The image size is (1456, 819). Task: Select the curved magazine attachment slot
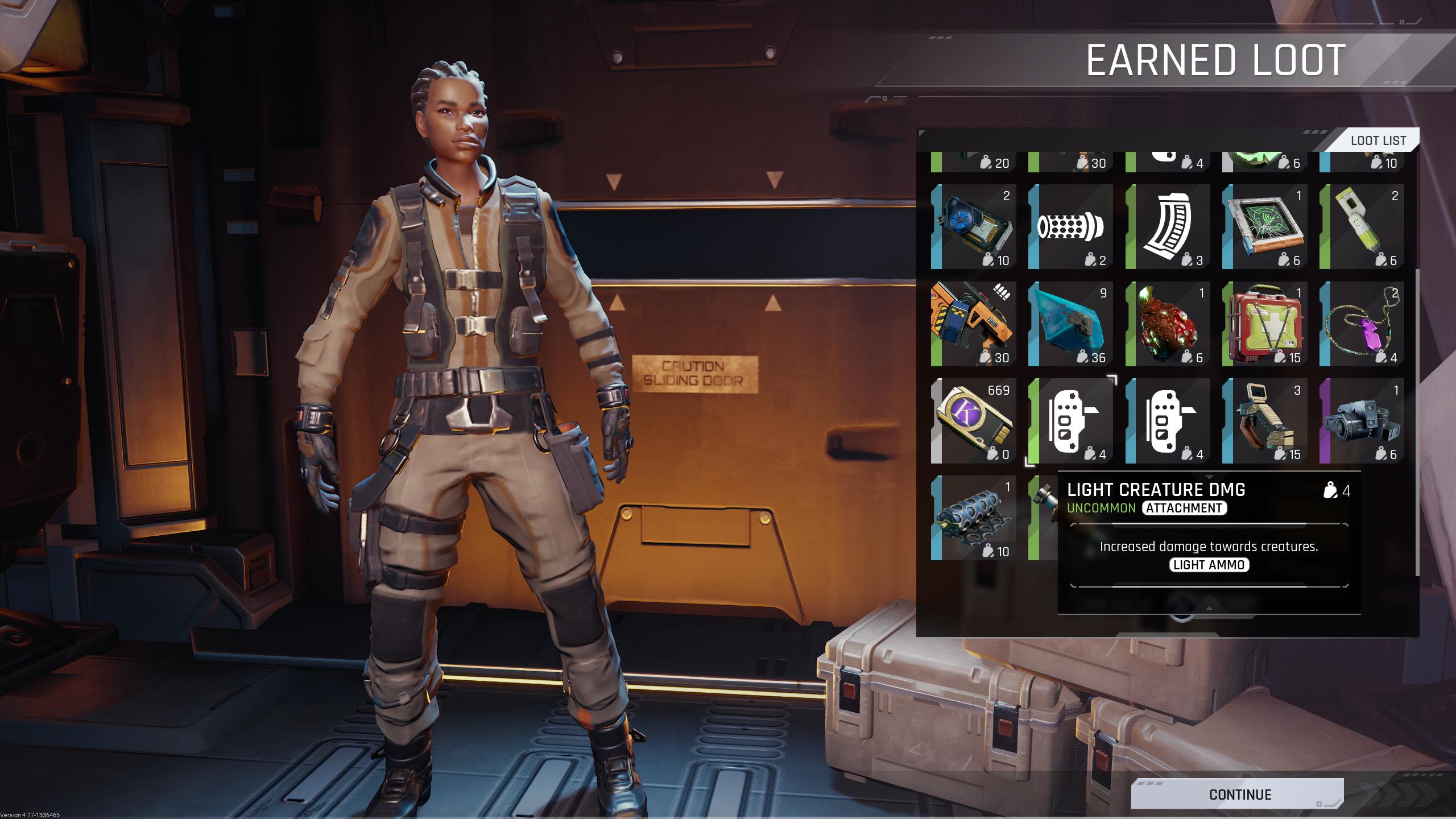click(1168, 226)
